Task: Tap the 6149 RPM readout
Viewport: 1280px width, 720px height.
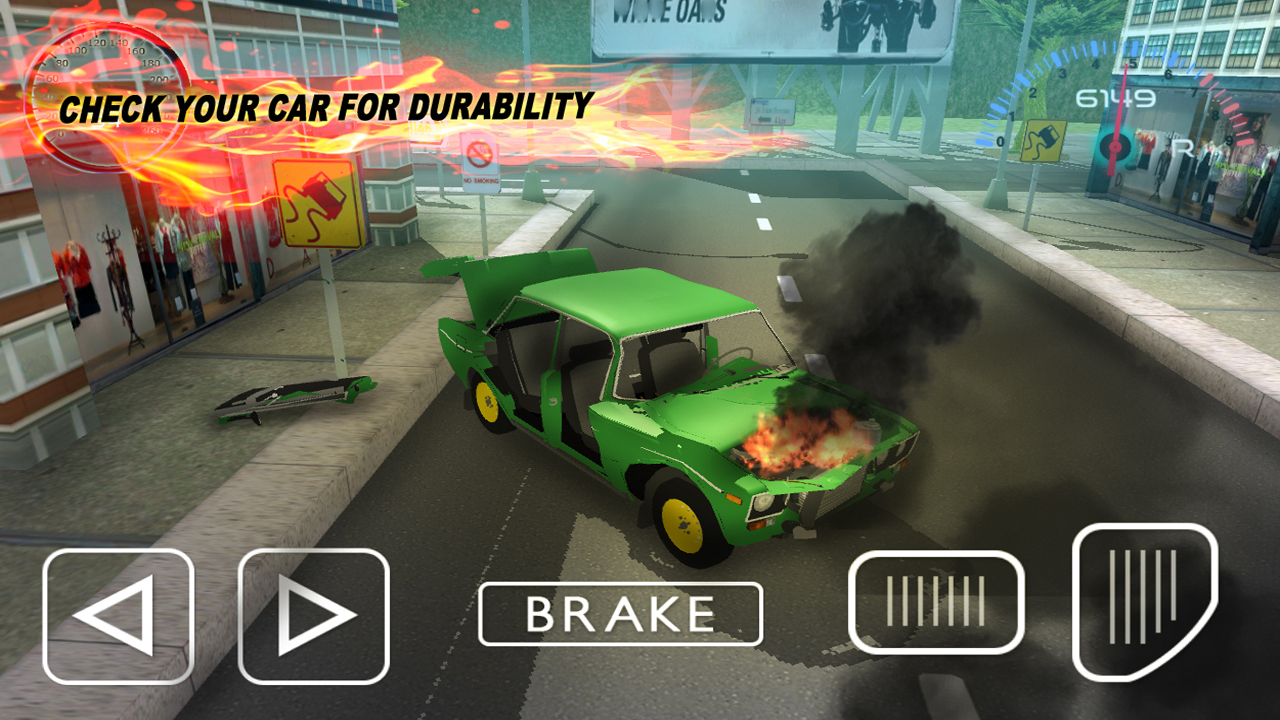Action: click(1115, 96)
